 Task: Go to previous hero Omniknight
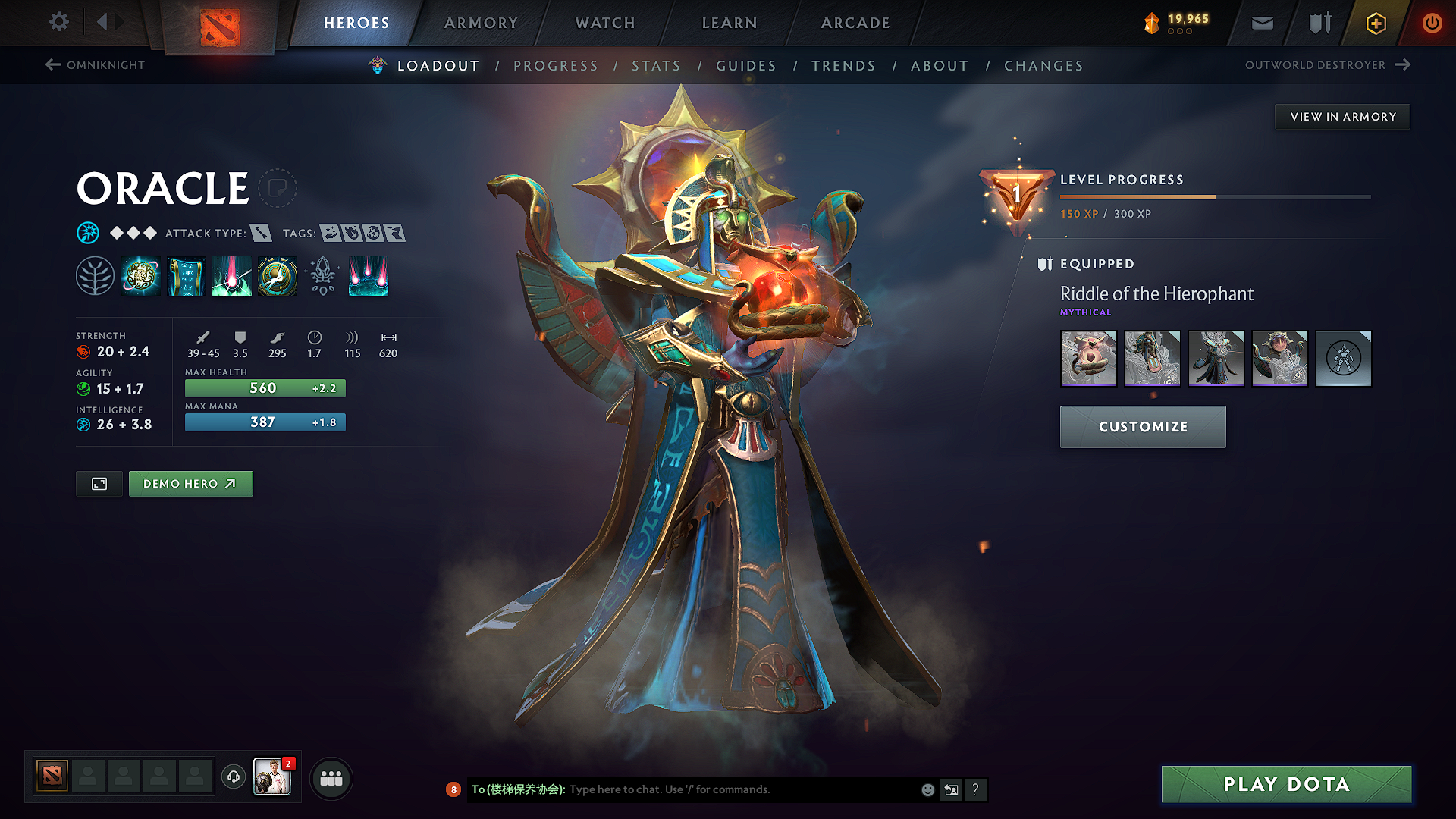pyautogui.click(x=95, y=65)
